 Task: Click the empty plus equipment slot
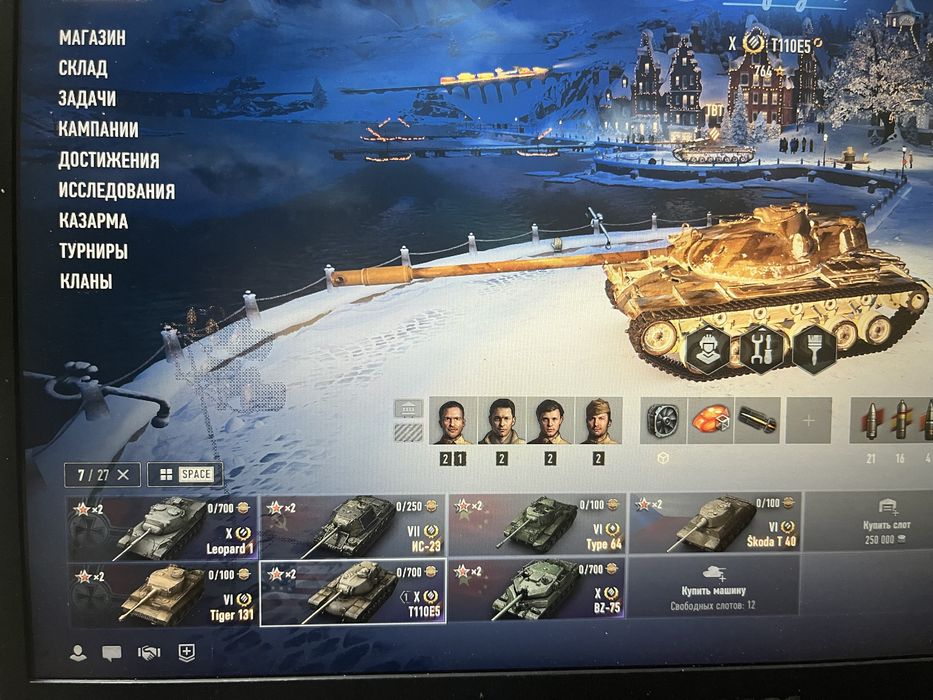click(808, 421)
